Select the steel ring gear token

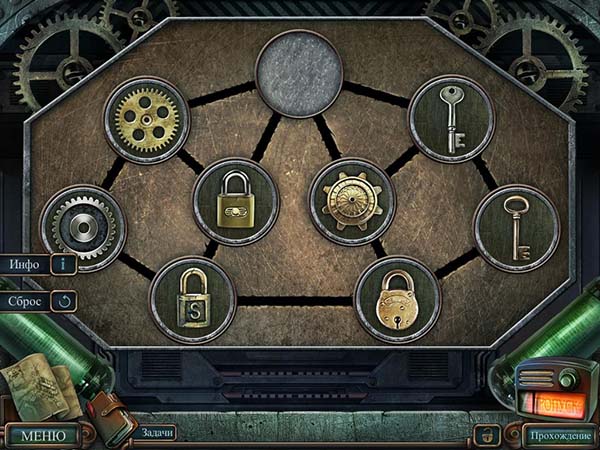(x=83, y=228)
